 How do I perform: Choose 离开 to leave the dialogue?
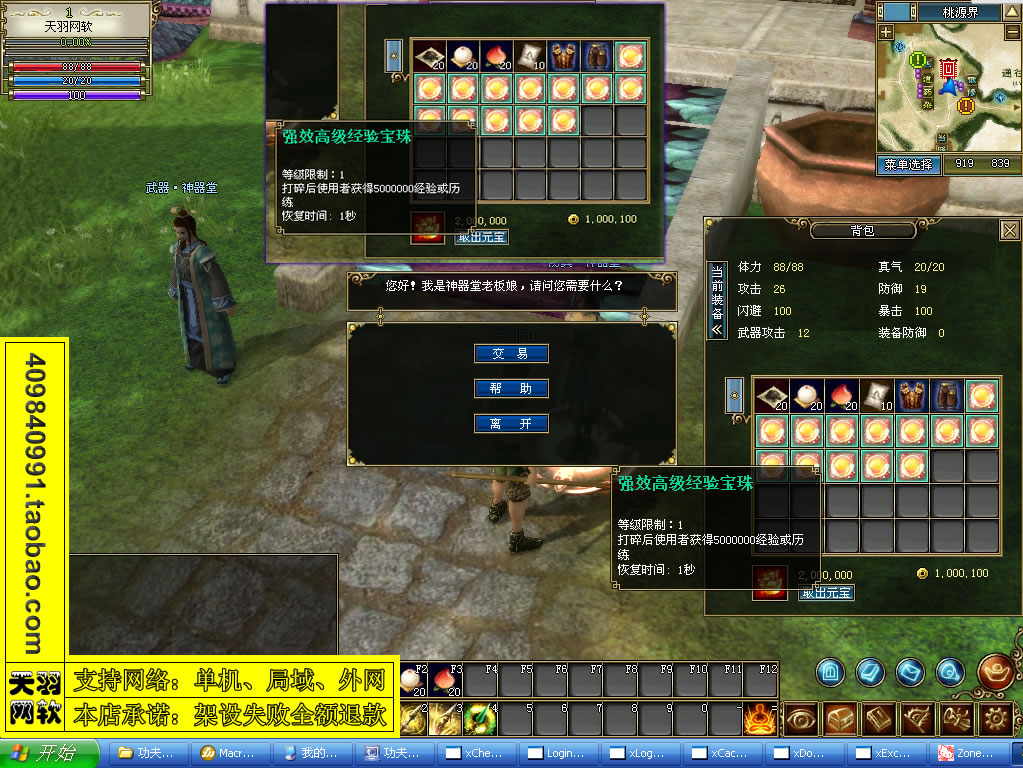pos(510,423)
